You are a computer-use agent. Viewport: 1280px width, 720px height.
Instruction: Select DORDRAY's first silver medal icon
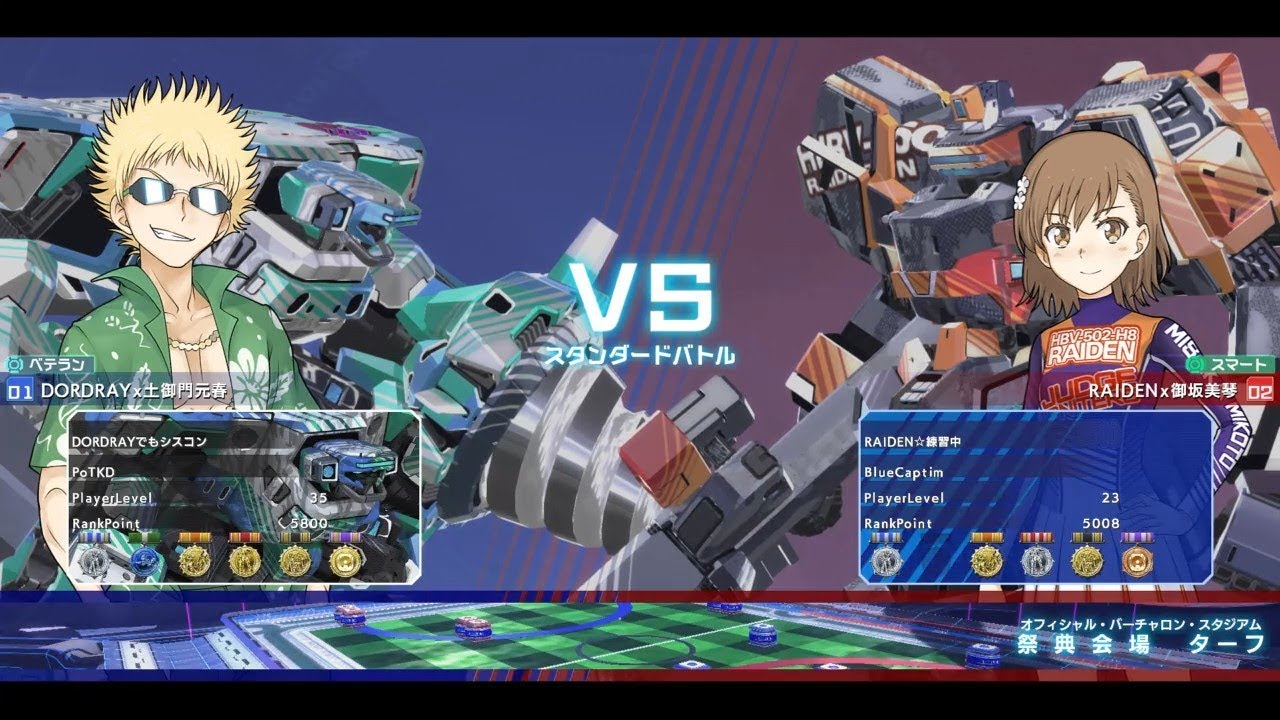click(x=94, y=560)
